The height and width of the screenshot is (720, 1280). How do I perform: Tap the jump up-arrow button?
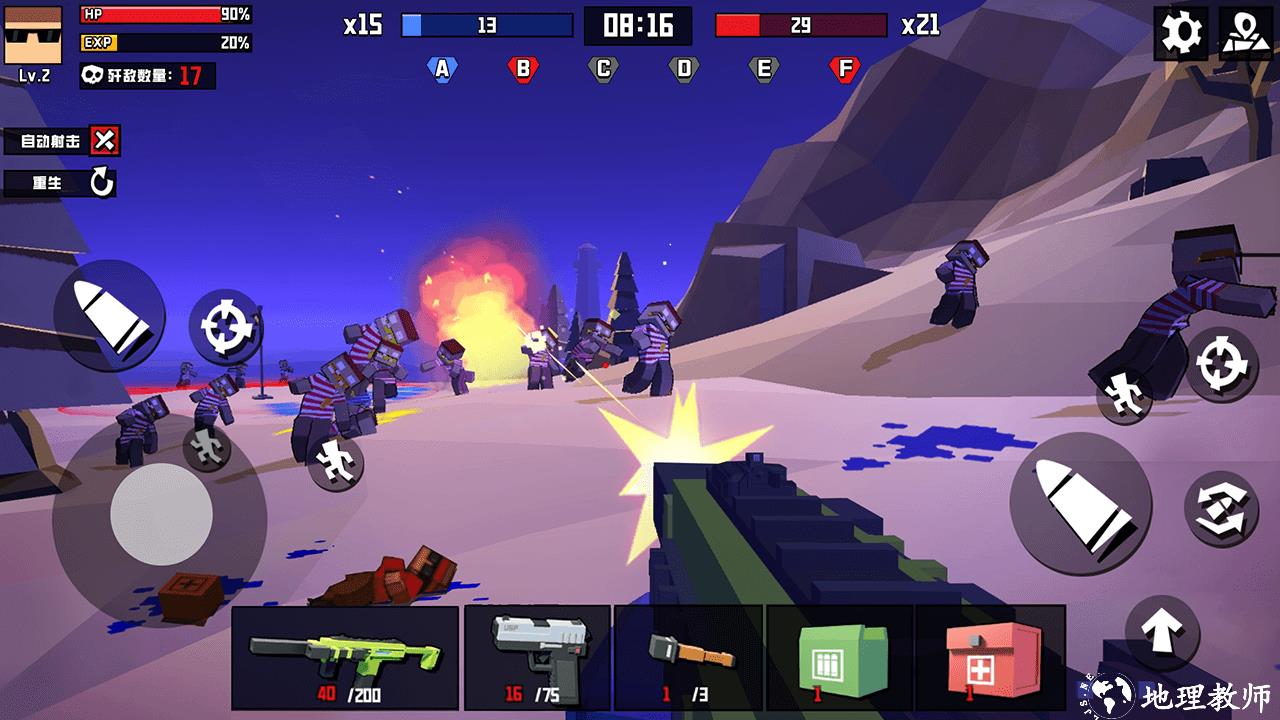[x=1162, y=632]
